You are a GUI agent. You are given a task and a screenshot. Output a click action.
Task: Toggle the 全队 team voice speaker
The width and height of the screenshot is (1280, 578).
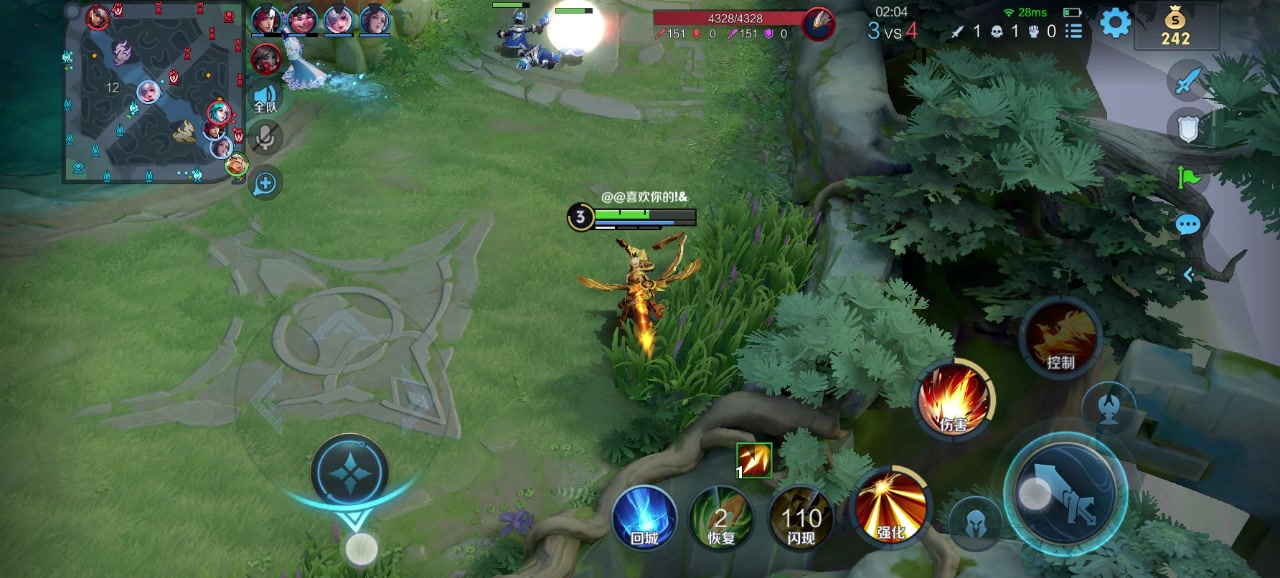coord(265,97)
